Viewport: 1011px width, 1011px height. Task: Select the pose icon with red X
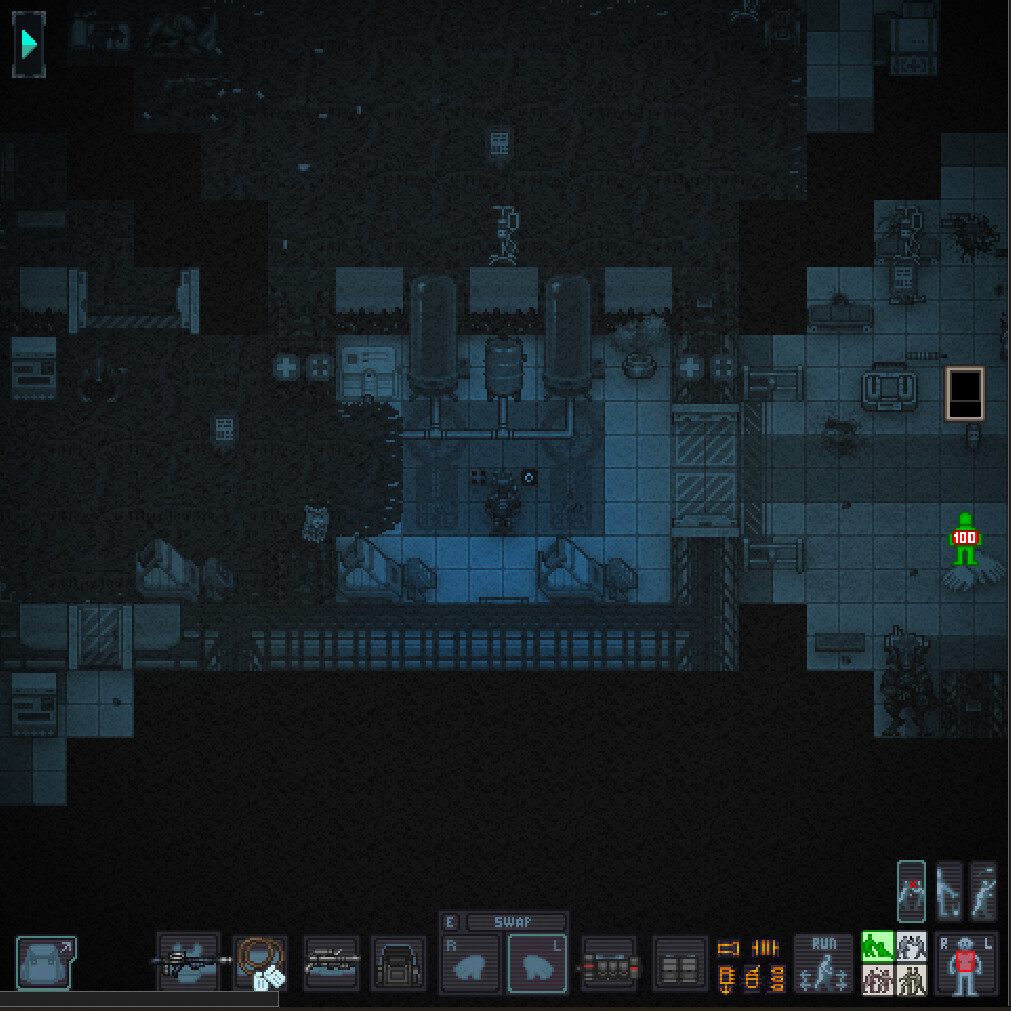[911, 890]
